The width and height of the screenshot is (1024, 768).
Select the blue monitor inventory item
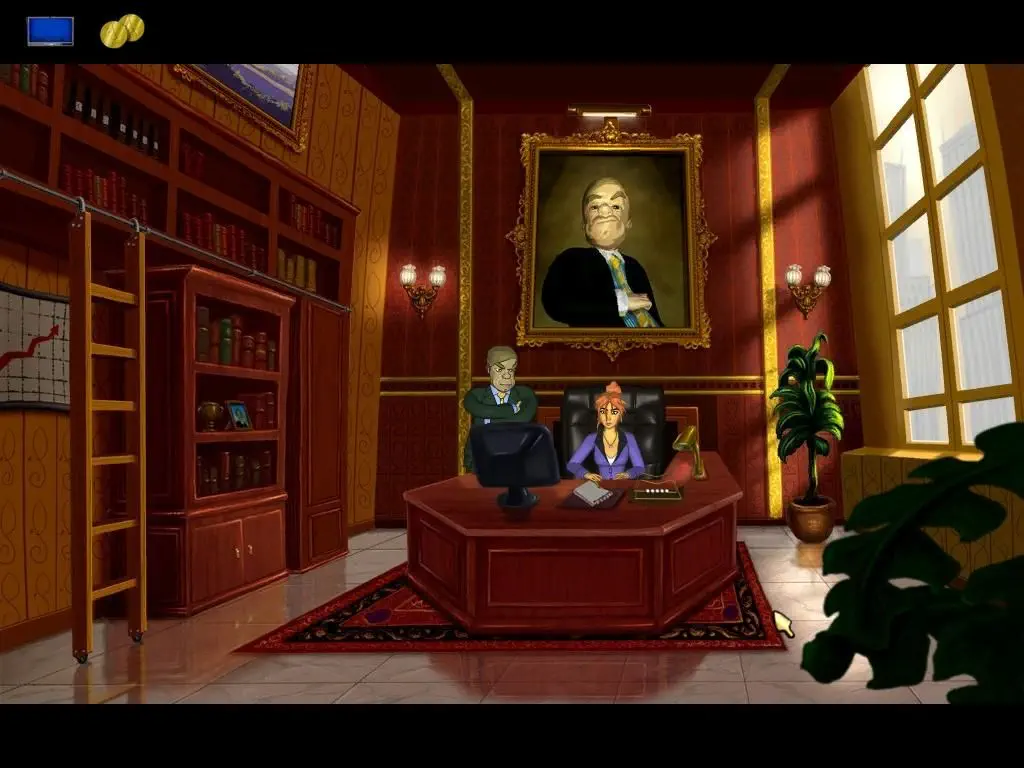coord(50,31)
